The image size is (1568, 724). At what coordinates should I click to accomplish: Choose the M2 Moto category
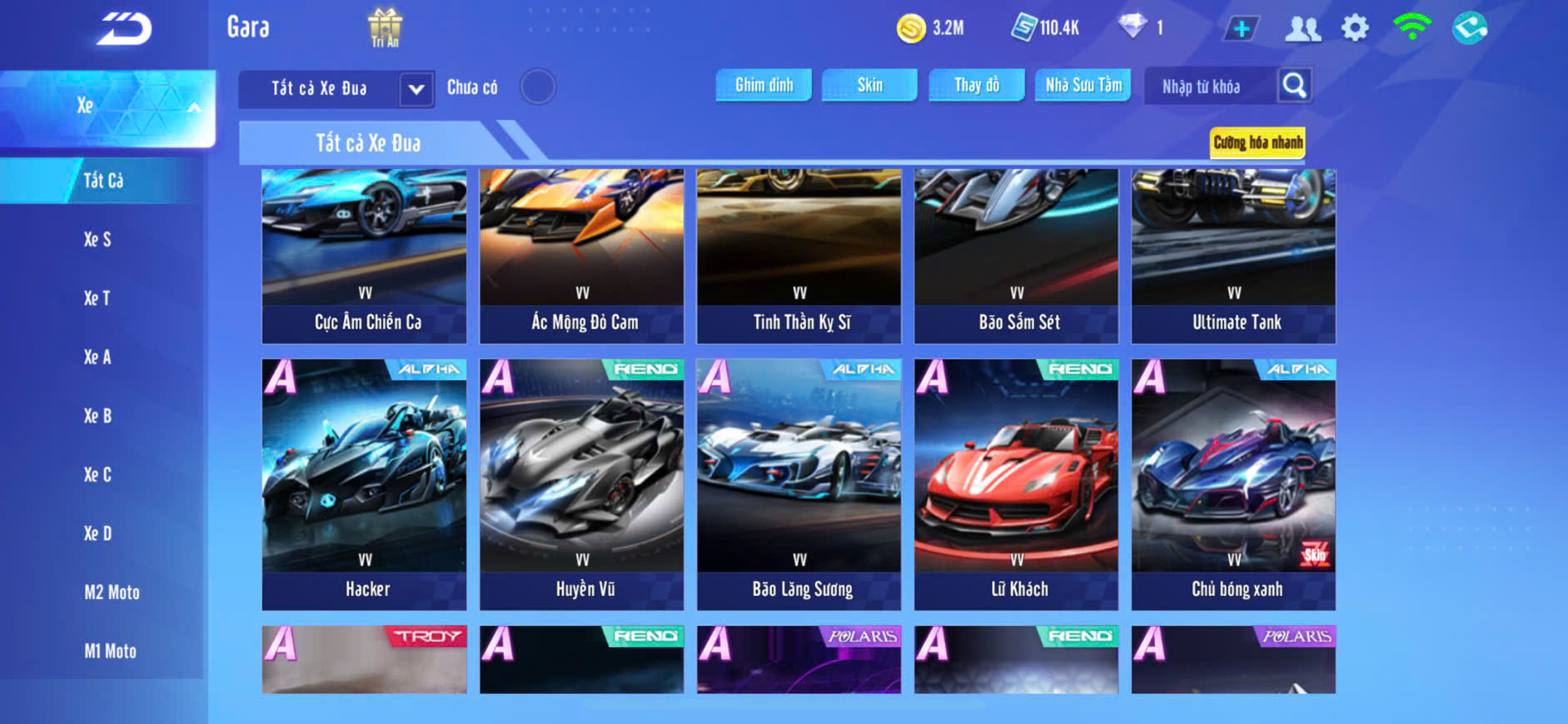[x=112, y=593]
